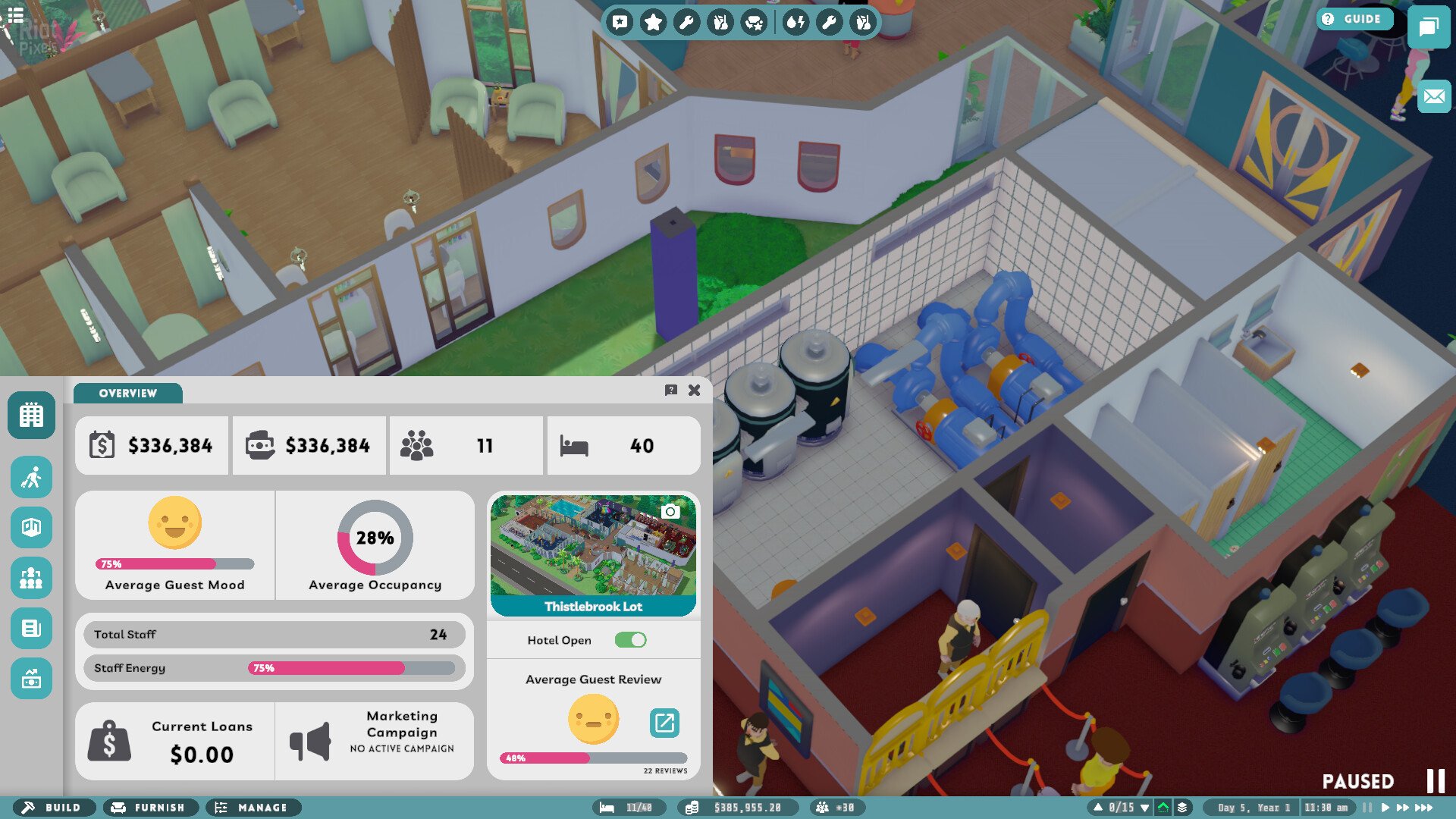Viewport: 1456px width, 819px height.
Task: Toggle the roof visibility icon near floor selector
Action: click(x=1163, y=808)
